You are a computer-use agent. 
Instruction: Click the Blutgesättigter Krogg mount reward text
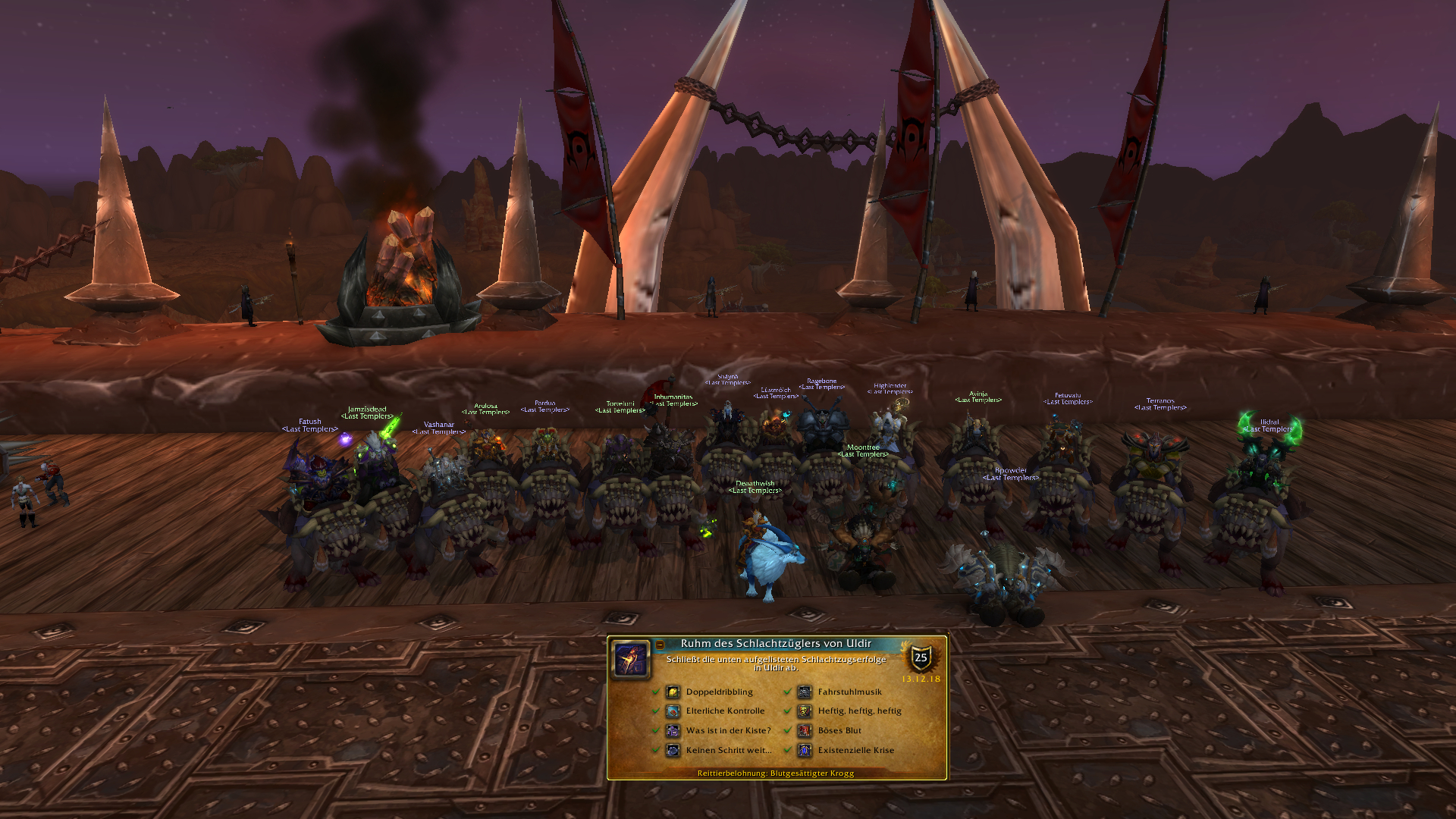pyautogui.click(x=776, y=773)
